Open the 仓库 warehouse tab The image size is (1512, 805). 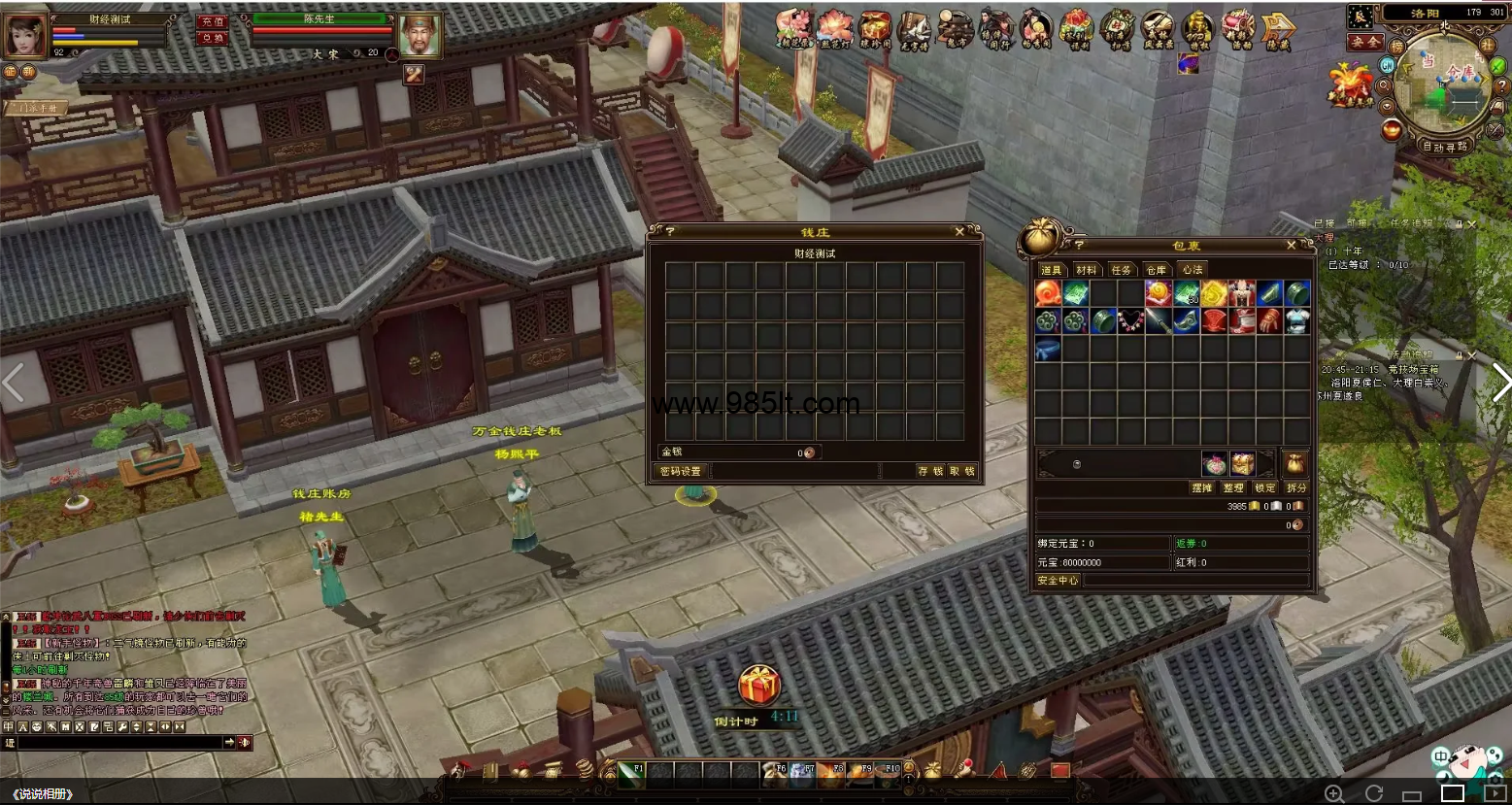pyautogui.click(x=1156, y=270)
